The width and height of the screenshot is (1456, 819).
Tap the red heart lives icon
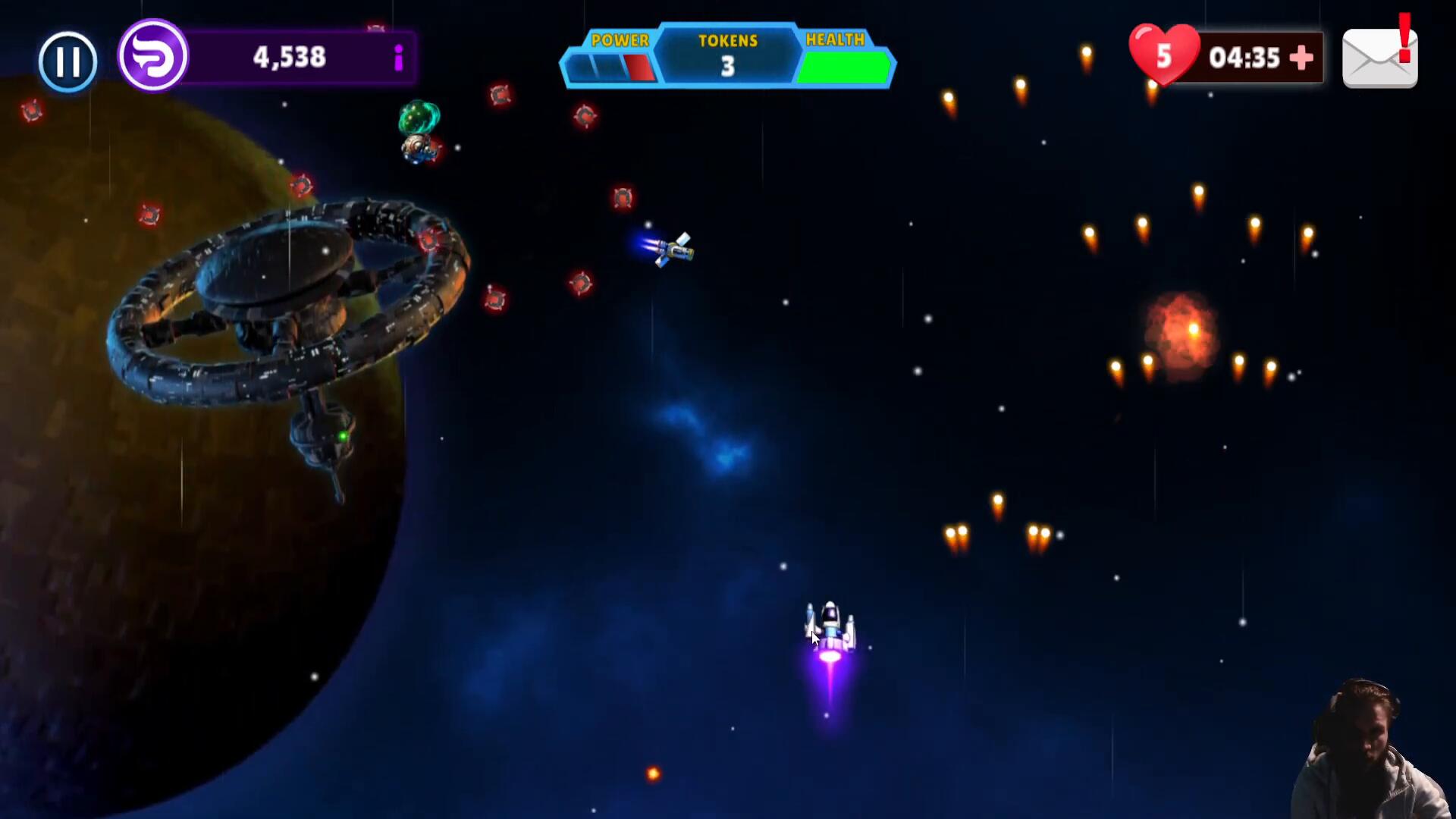[1163, 55]
